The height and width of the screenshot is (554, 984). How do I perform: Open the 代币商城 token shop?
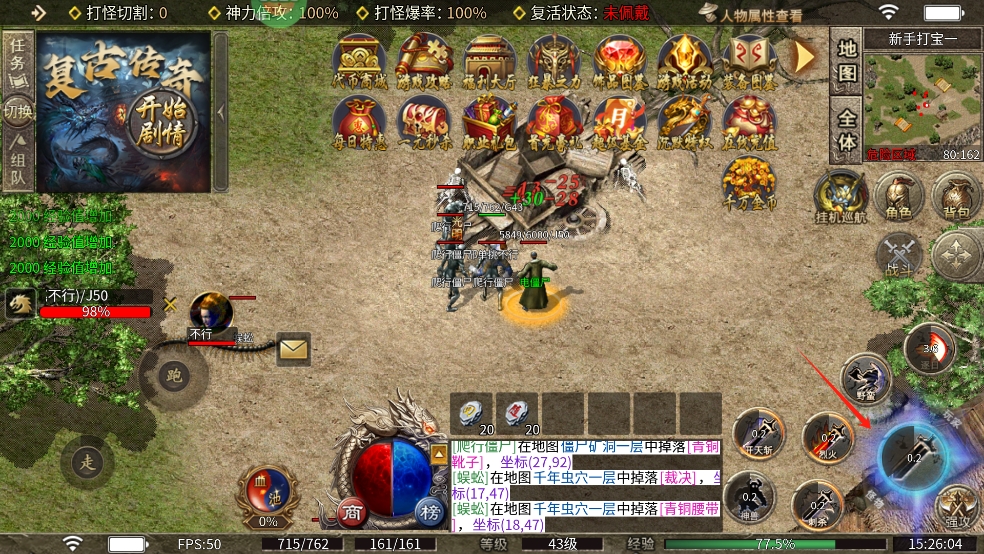(360, 60)
